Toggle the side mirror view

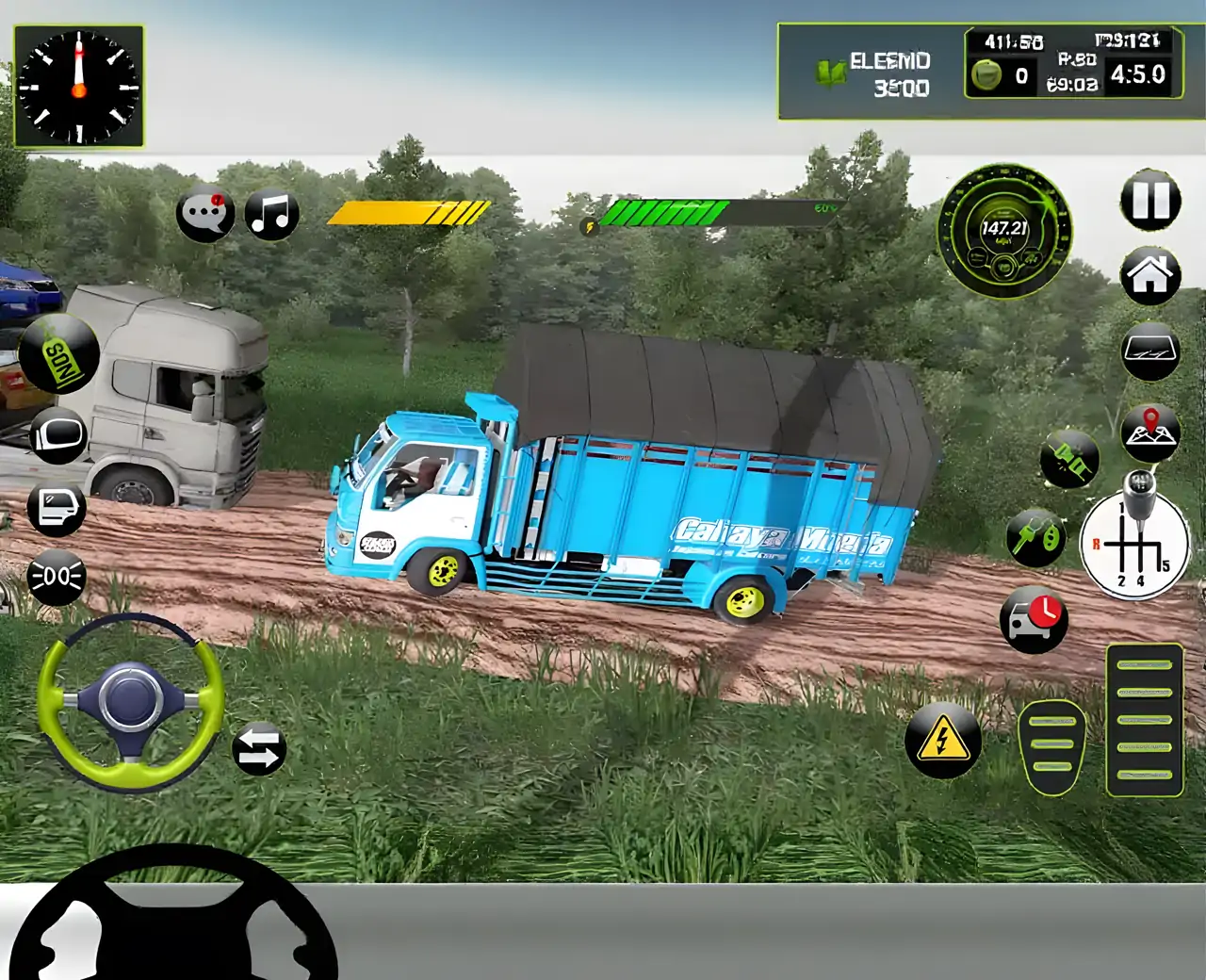[58, 435]
